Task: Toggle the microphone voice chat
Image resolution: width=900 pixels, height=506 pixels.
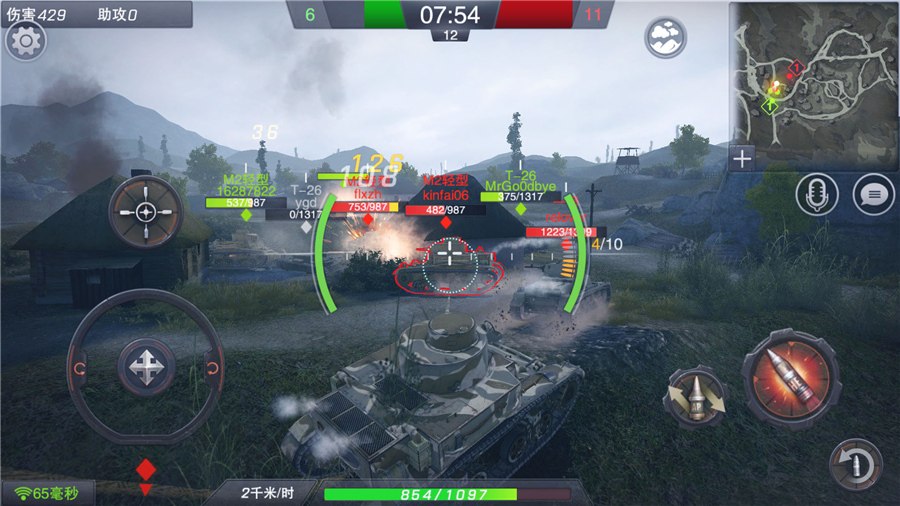Action: (816, 194)
